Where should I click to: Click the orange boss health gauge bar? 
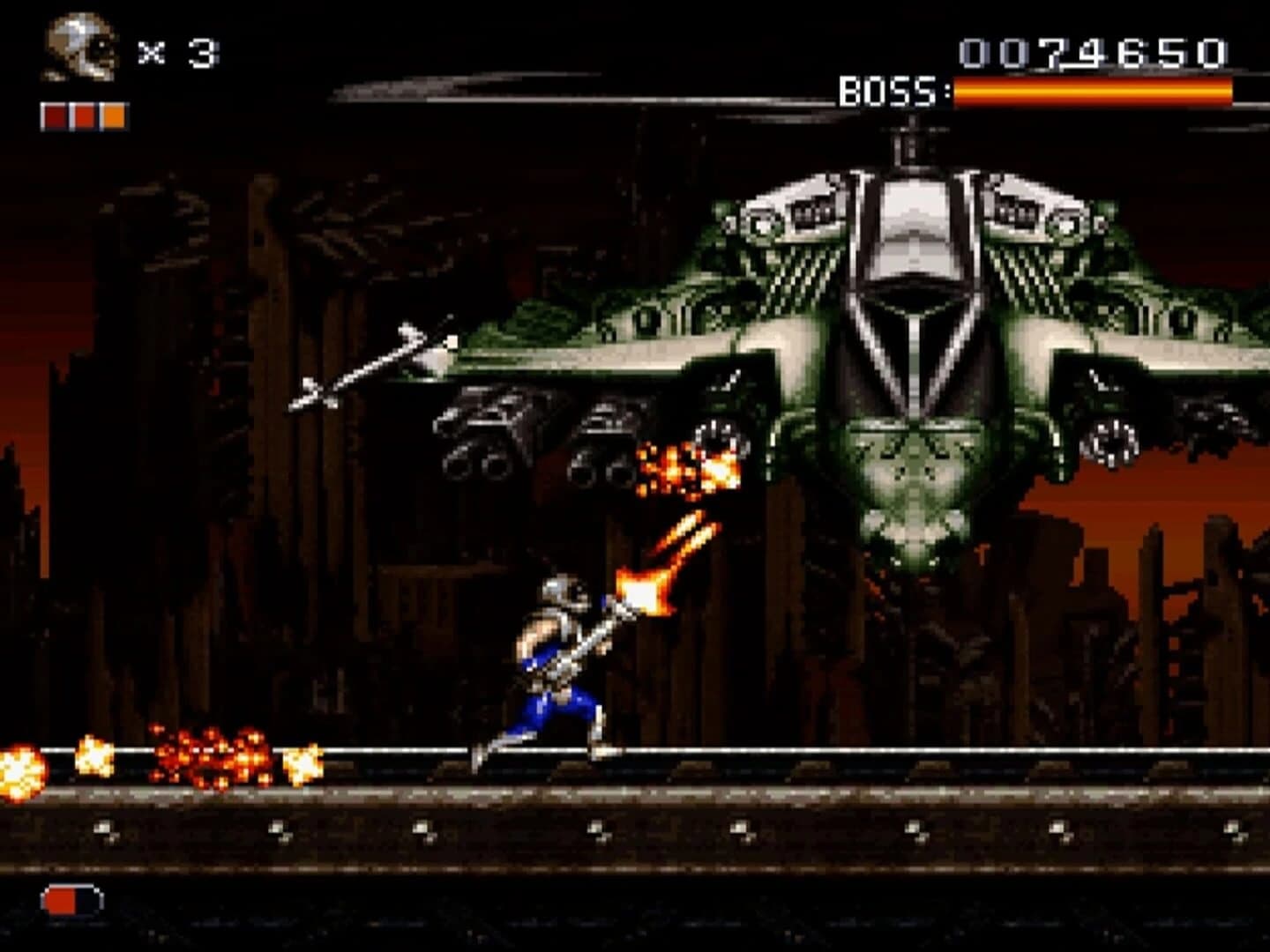(1094, 90)
